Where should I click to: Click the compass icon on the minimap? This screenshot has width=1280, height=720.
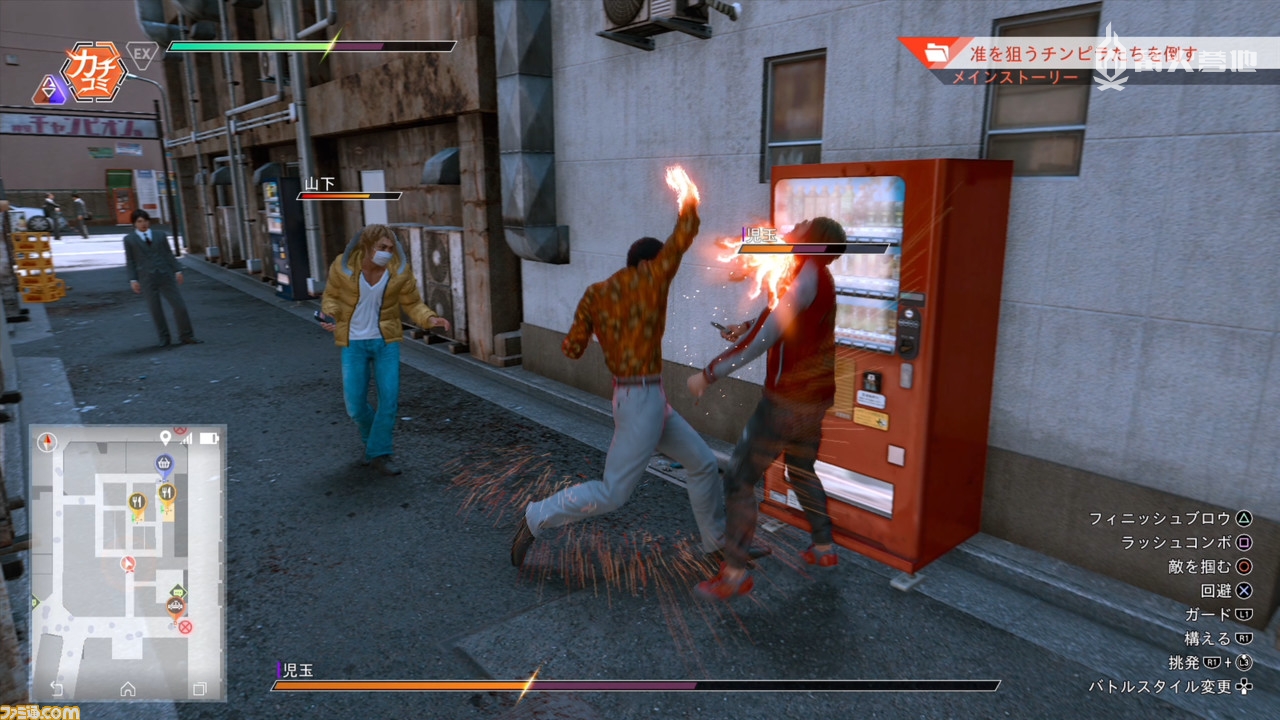click(47, 442)
